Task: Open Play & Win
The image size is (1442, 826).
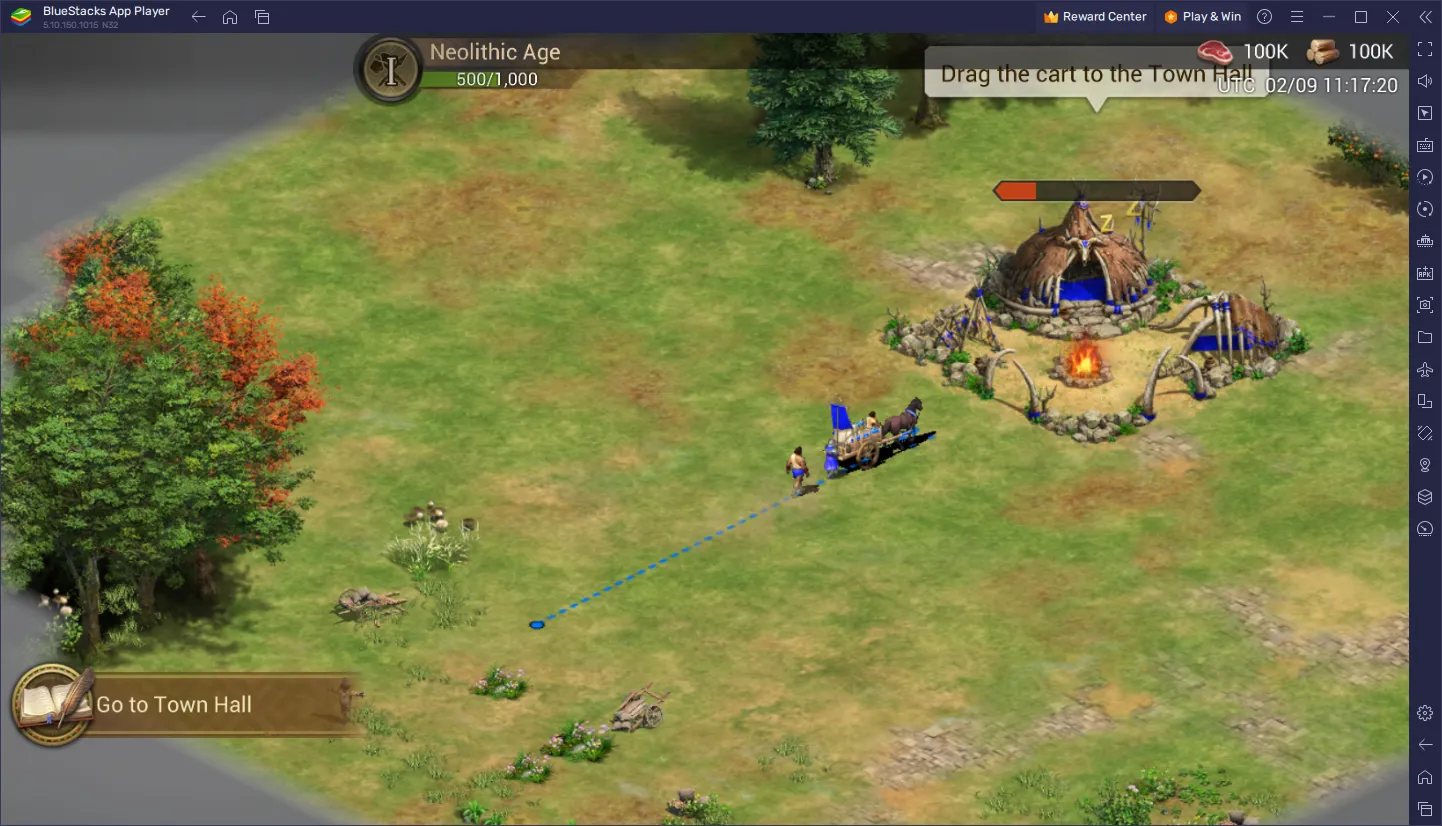Action: click(x=1203, y=16)
